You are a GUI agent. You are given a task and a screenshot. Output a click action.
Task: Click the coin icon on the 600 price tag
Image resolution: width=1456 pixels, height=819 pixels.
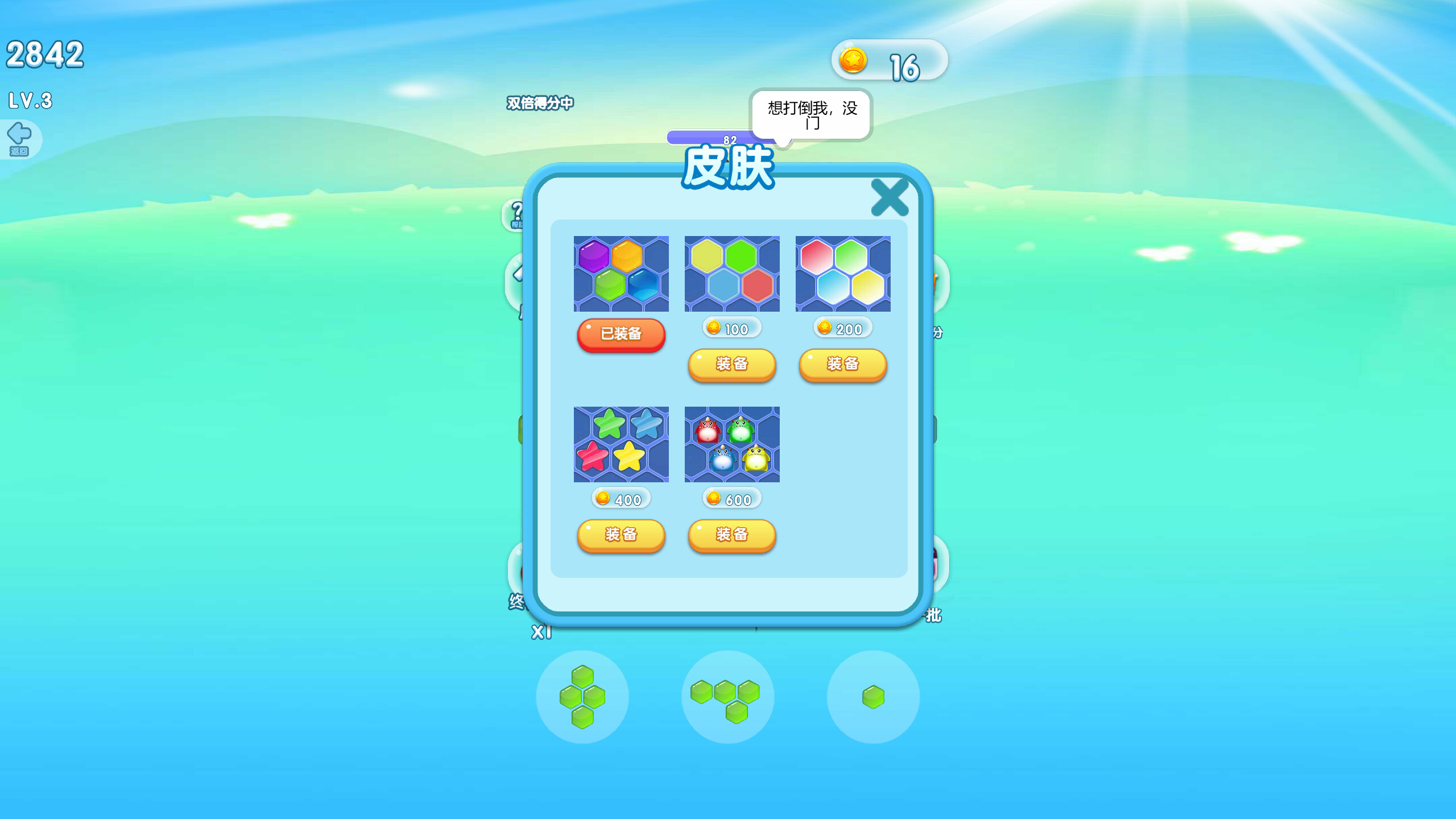[713, 499]
